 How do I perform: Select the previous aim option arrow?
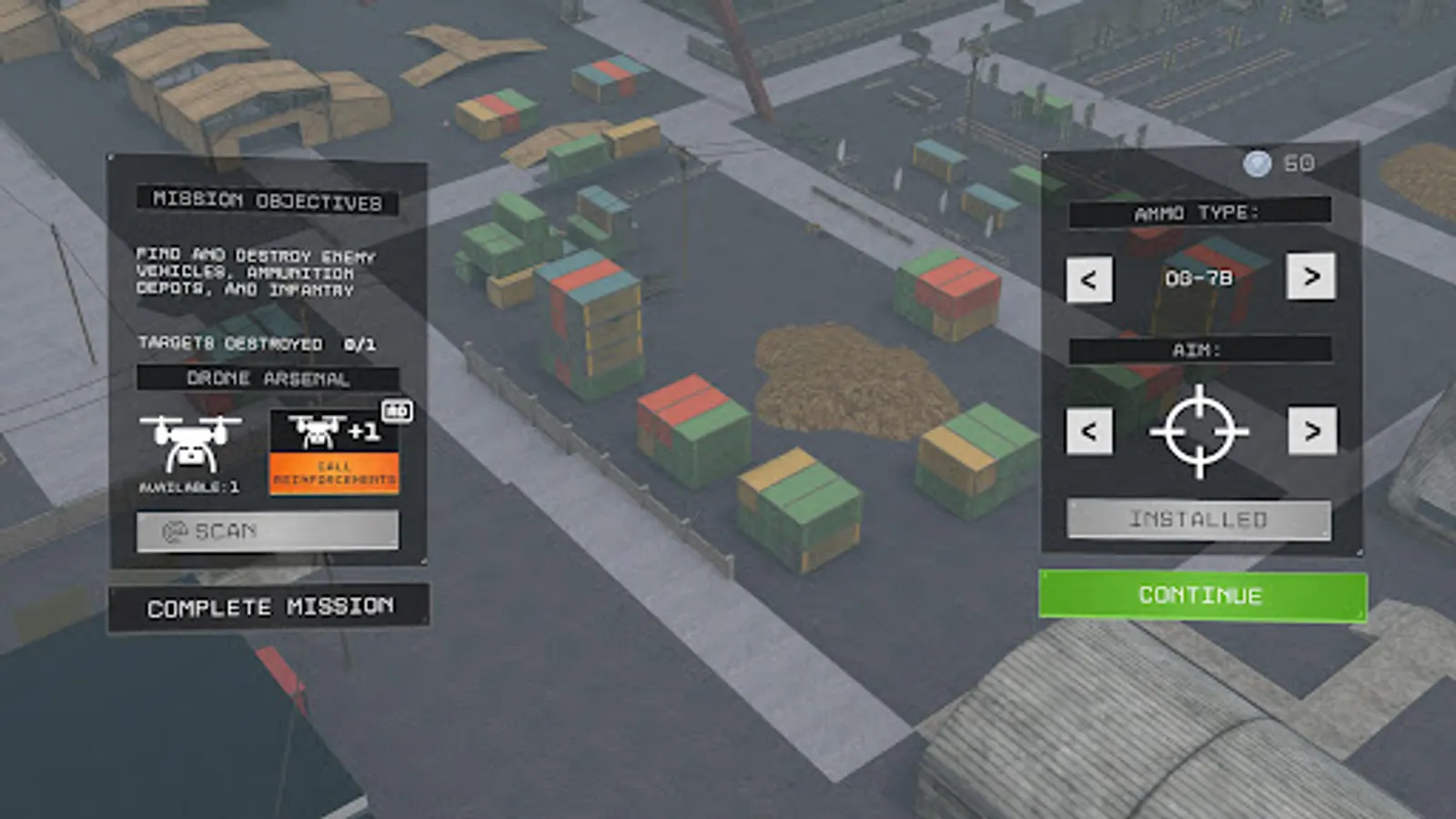1088,431
